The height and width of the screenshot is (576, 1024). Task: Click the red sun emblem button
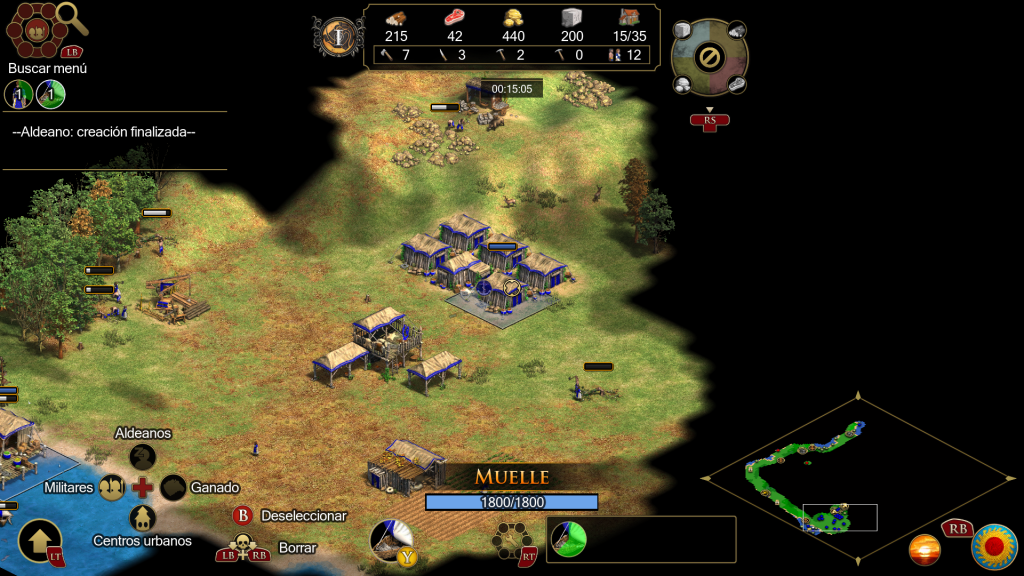[994, 546]
